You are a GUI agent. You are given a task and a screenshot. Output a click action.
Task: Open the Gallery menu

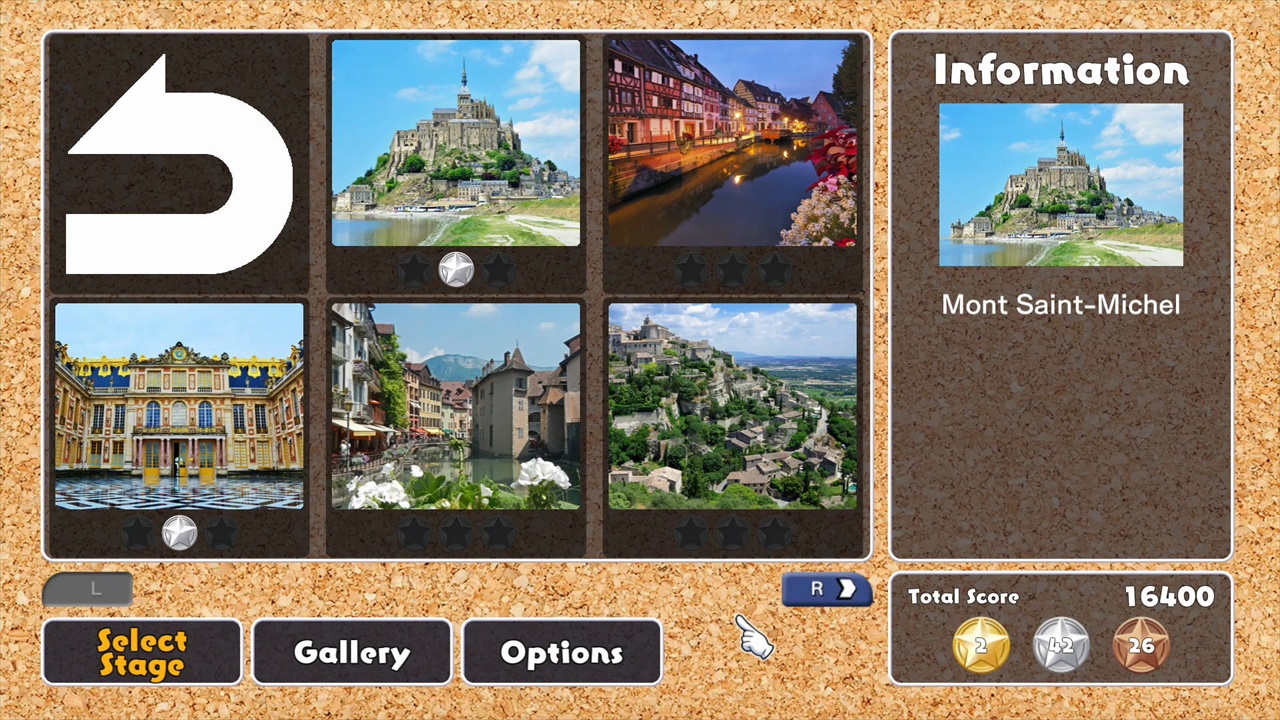pyautogui.click(x=351, y=652)
